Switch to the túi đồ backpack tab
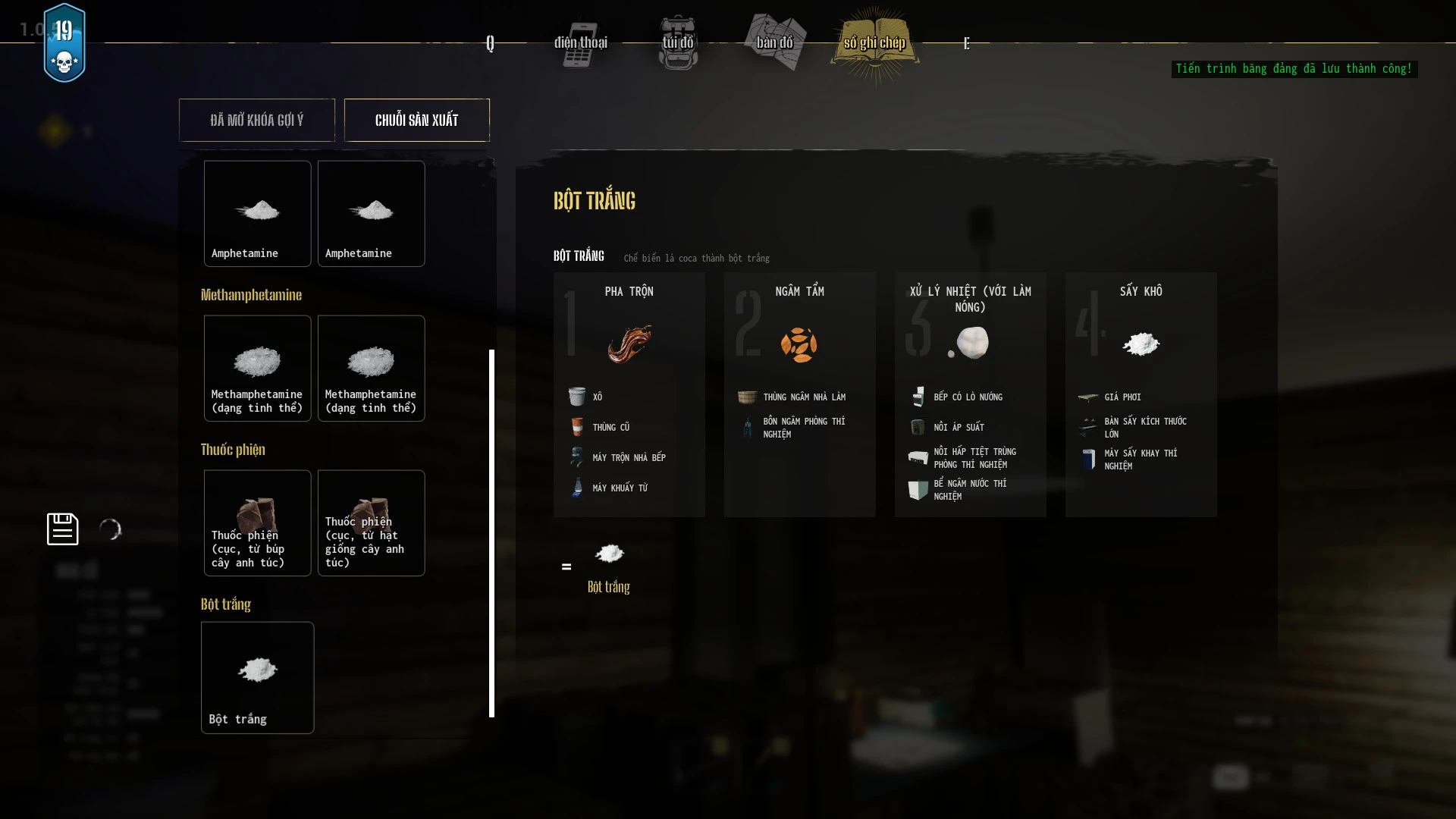 click(678, 42)
